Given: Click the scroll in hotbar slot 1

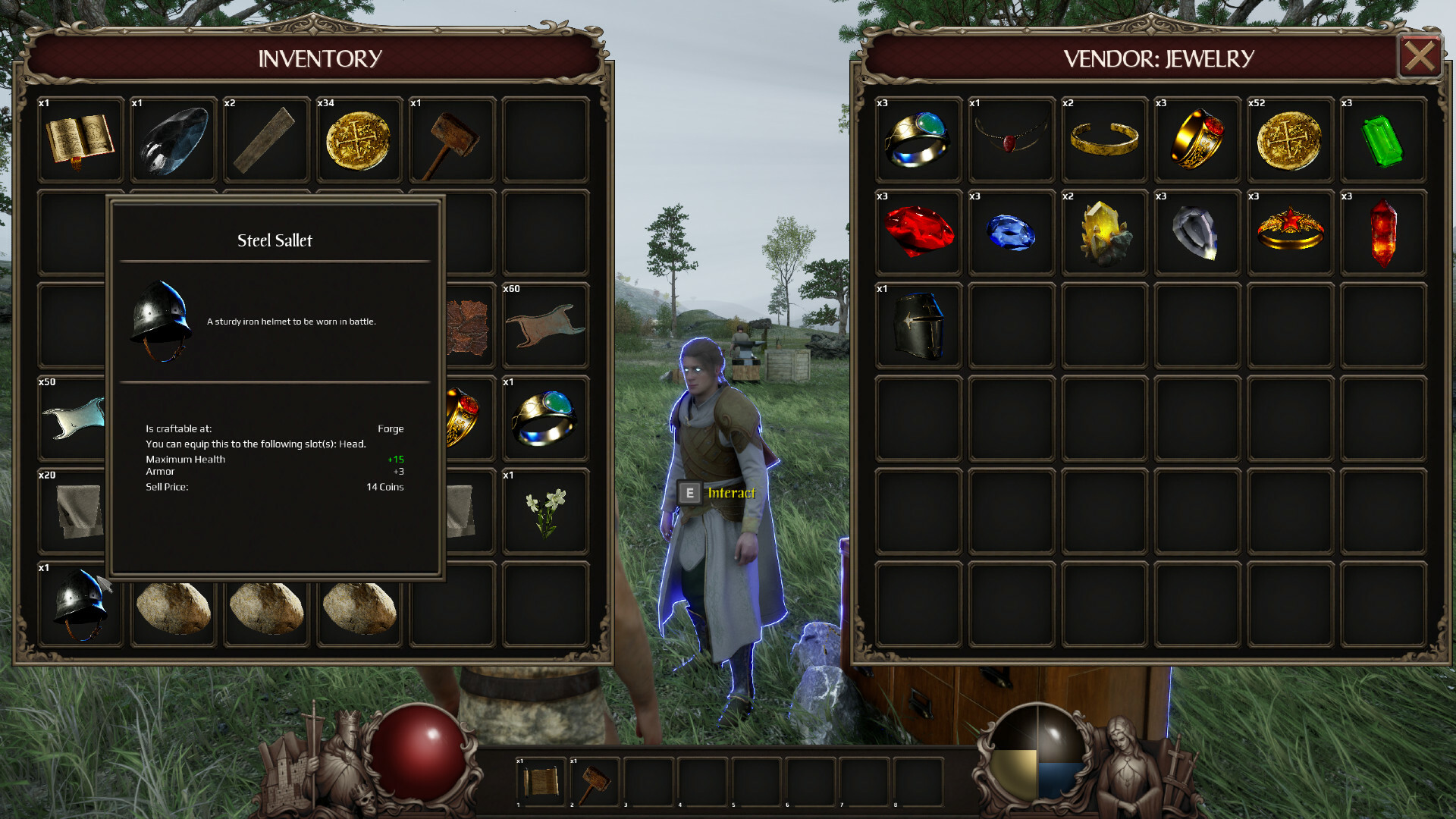Looking at the screenshot, I should (x=541, y=781).
